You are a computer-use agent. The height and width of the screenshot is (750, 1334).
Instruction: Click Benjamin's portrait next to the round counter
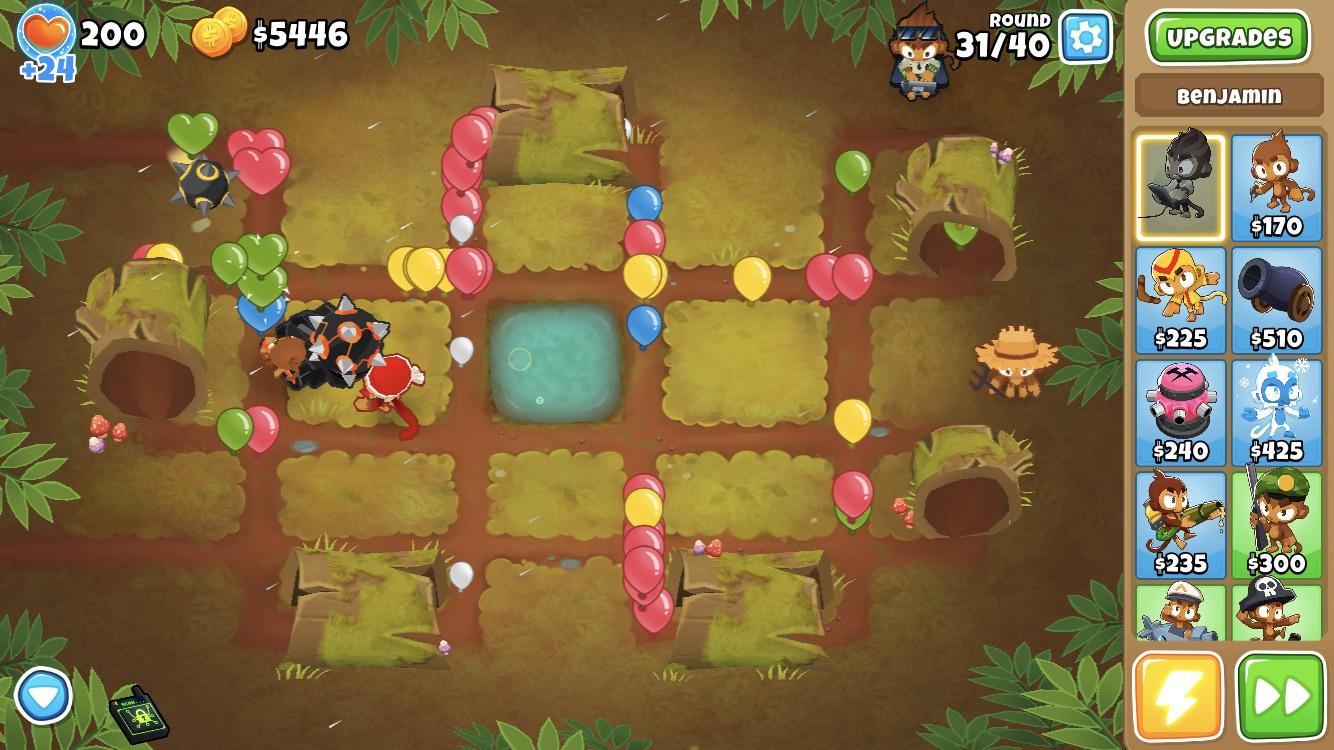tap(916, 52)
